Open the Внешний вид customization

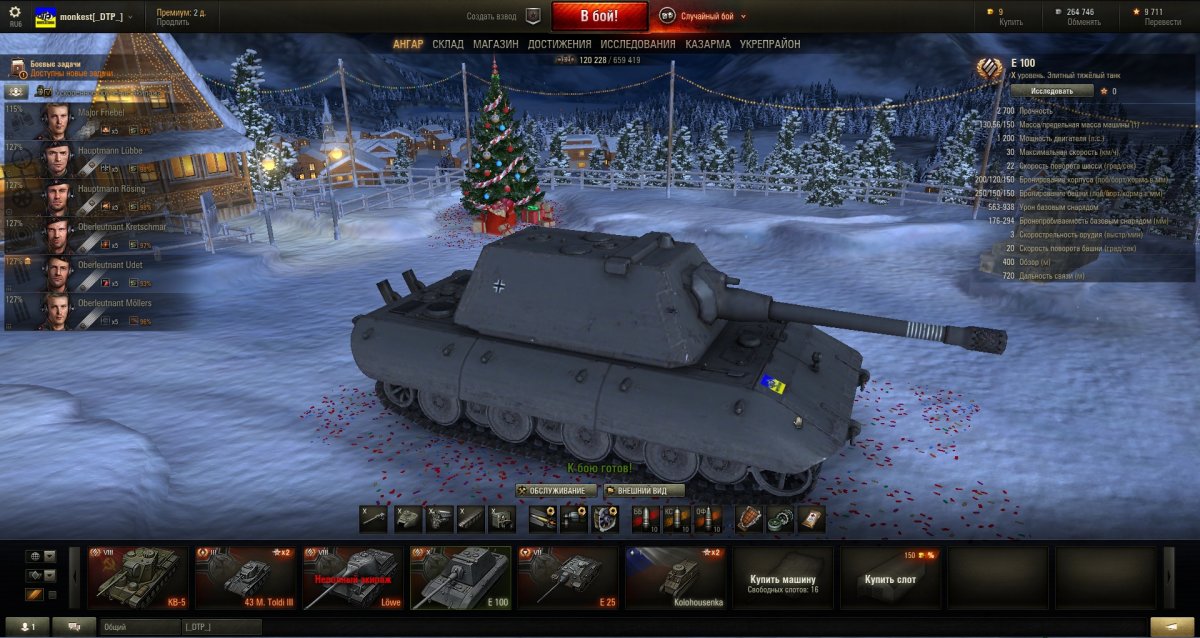click(x=644, y=491)
